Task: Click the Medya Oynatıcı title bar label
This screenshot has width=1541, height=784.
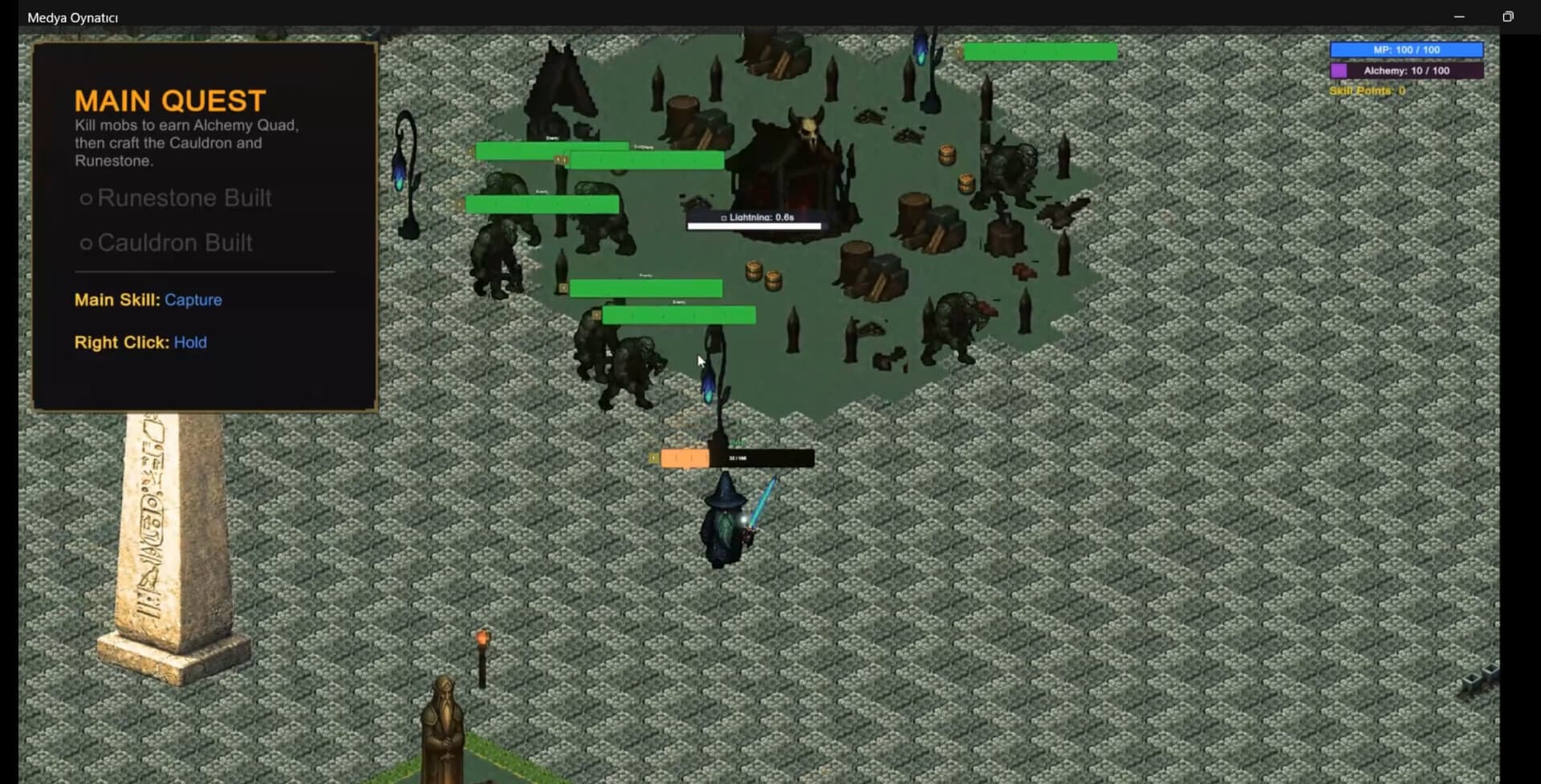Action: 71,16
